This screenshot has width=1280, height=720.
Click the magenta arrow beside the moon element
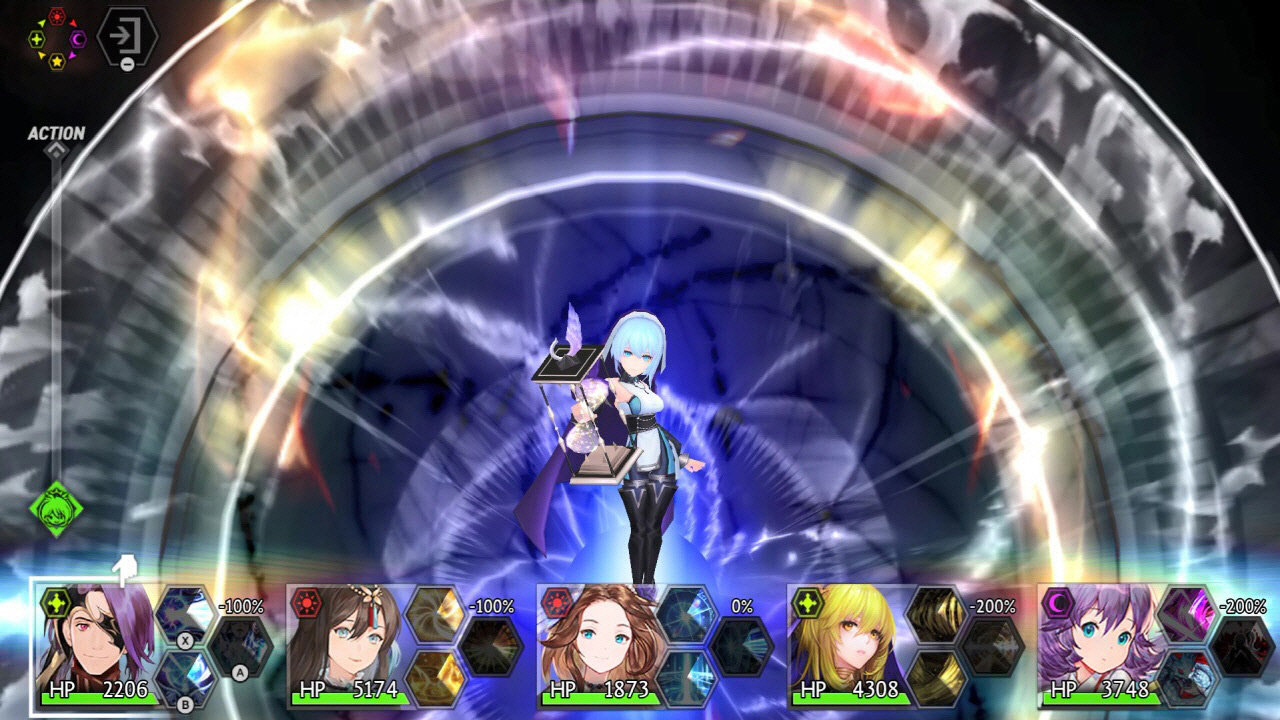coord(72,54)
